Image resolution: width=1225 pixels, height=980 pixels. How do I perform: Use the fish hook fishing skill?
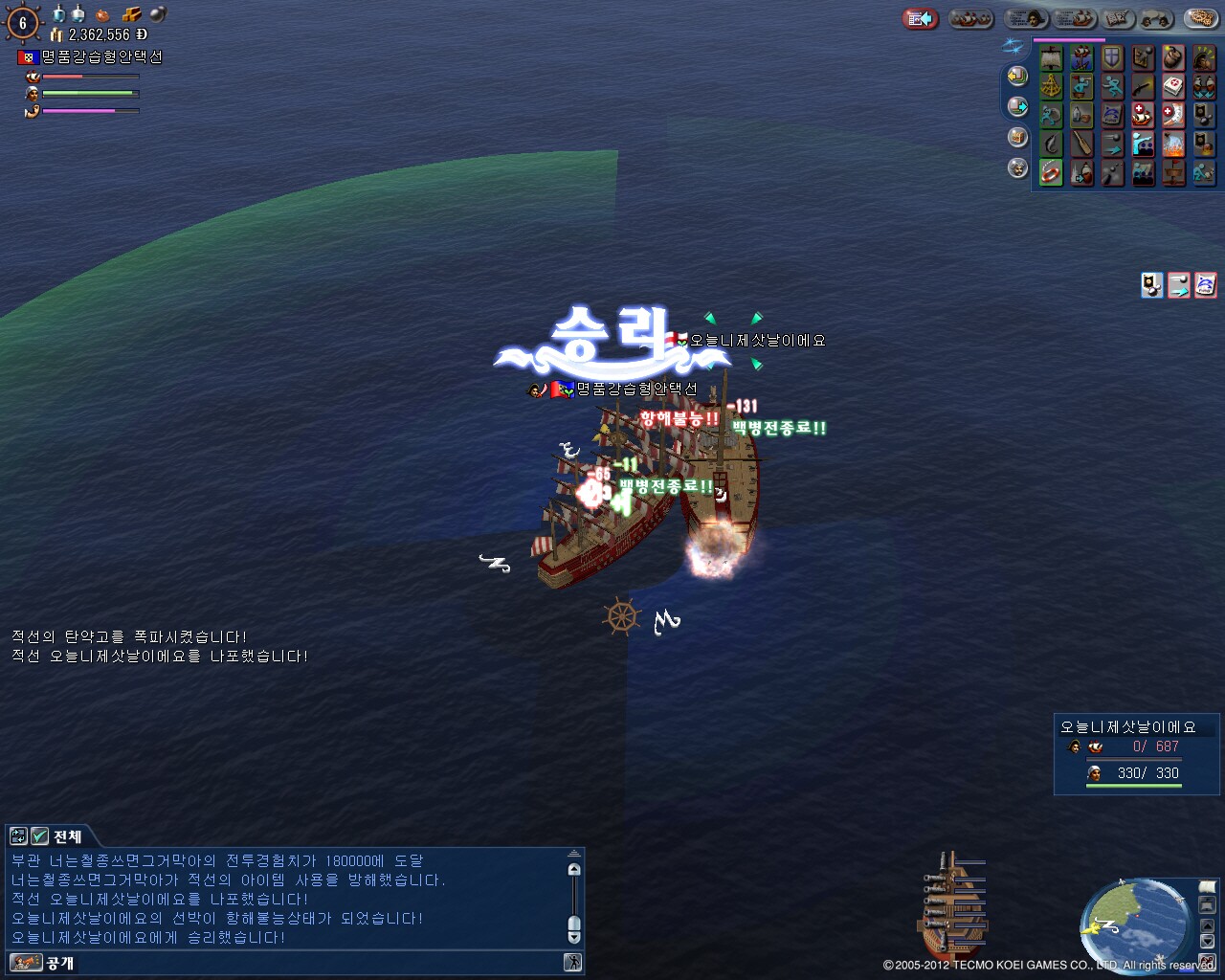click(1052, 145)
